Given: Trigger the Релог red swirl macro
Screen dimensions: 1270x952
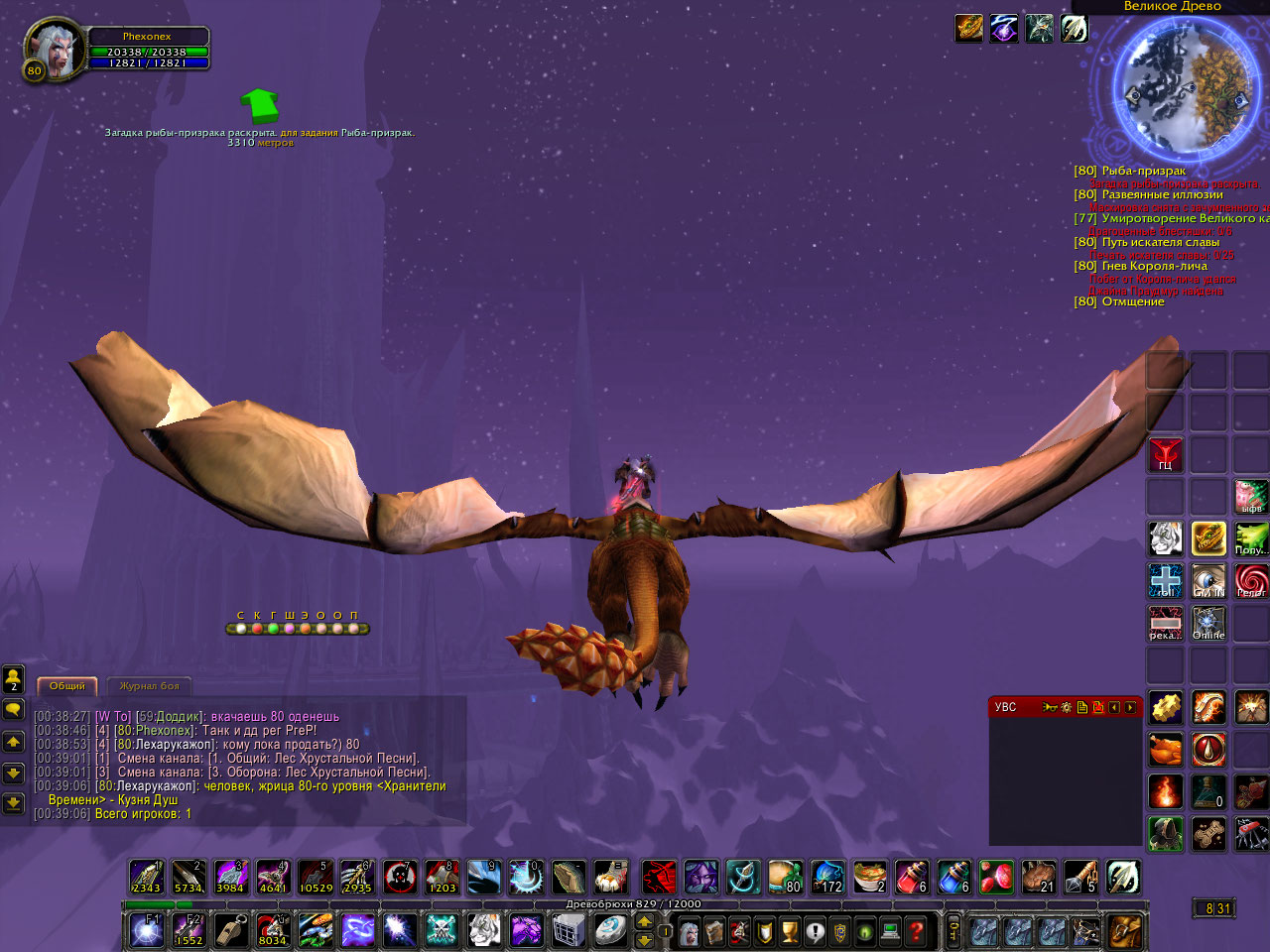Looking at the screenshot, I should [1251, 581].
